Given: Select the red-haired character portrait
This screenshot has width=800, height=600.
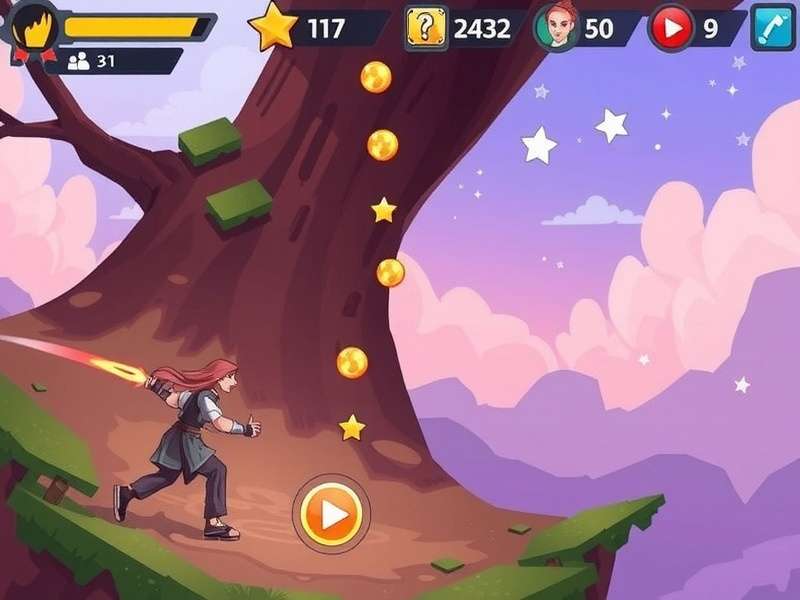Looking at the screenshot, I should 558,27.
